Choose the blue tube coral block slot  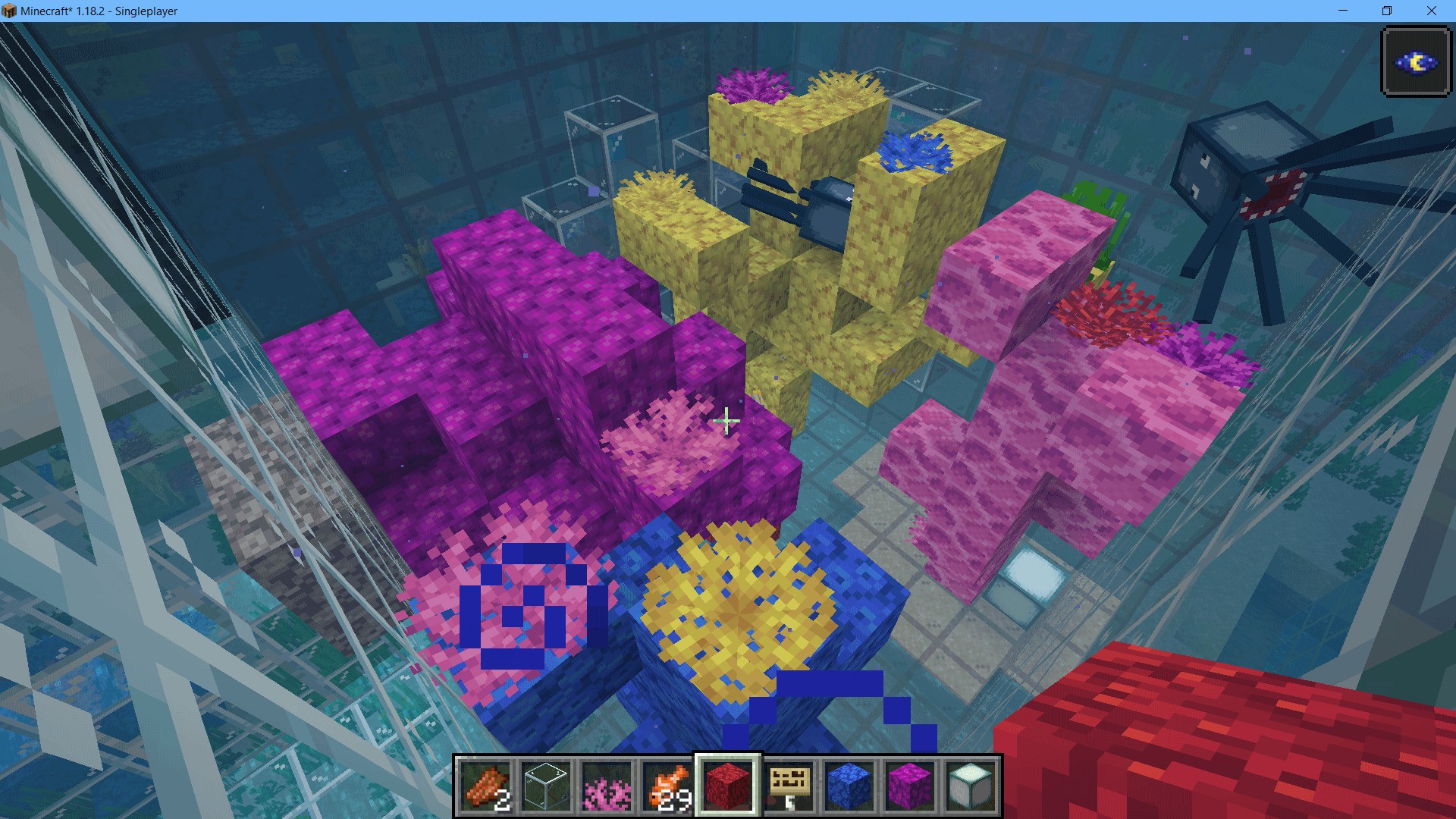(849, 786)
